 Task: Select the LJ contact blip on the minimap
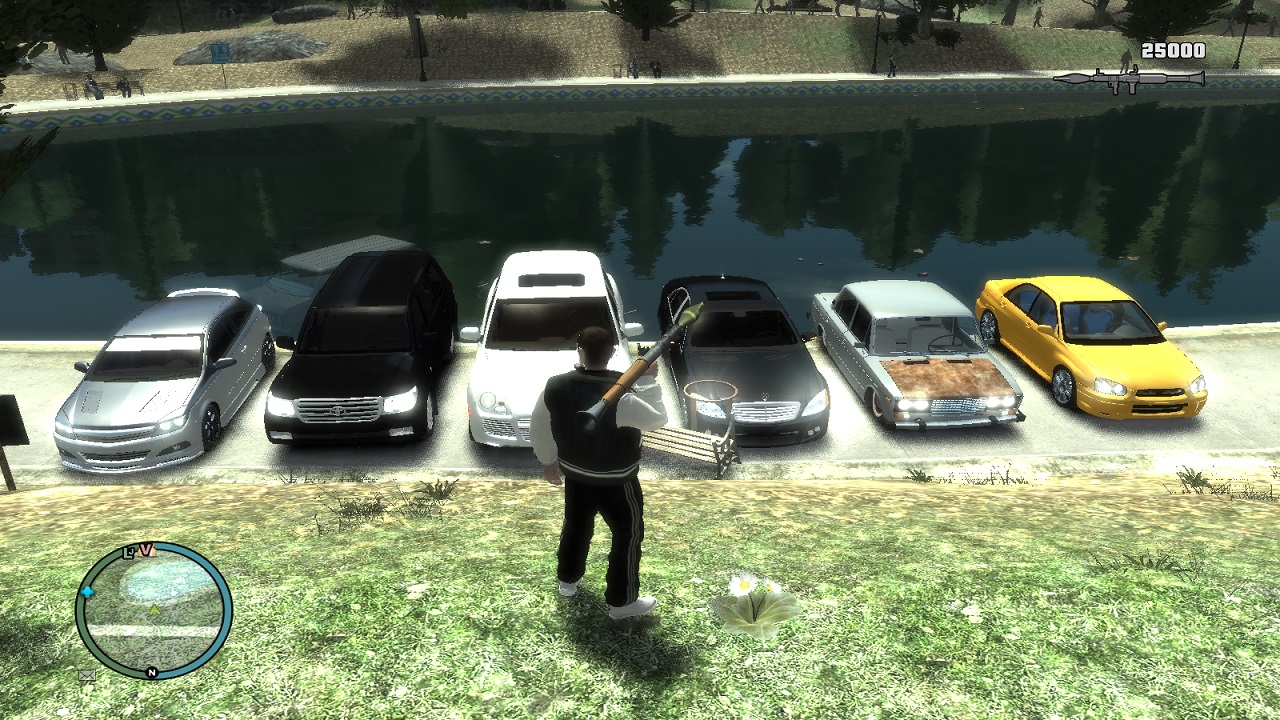point(129,552)
